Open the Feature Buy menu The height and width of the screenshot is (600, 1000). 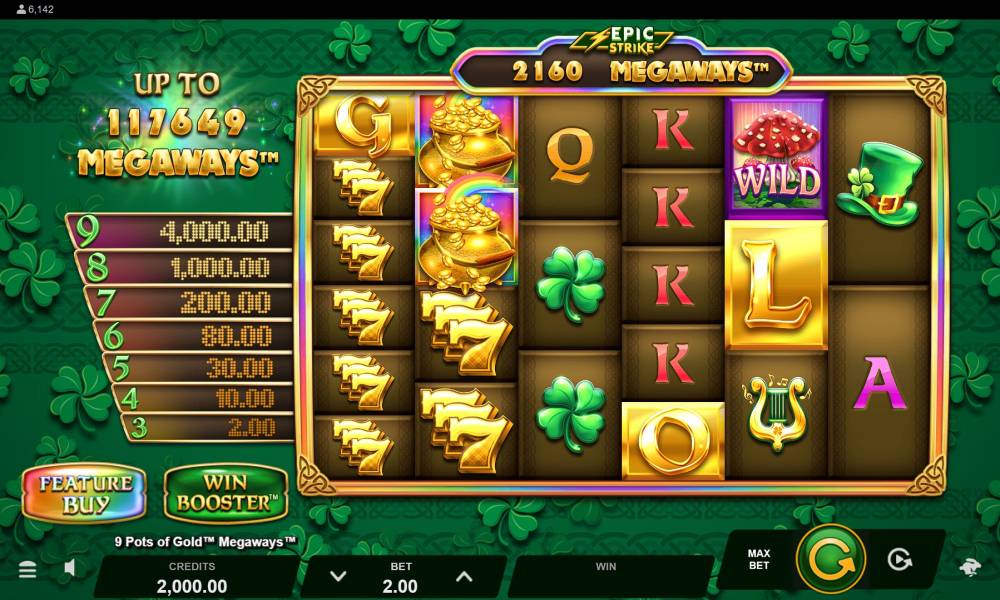(85, 494)
